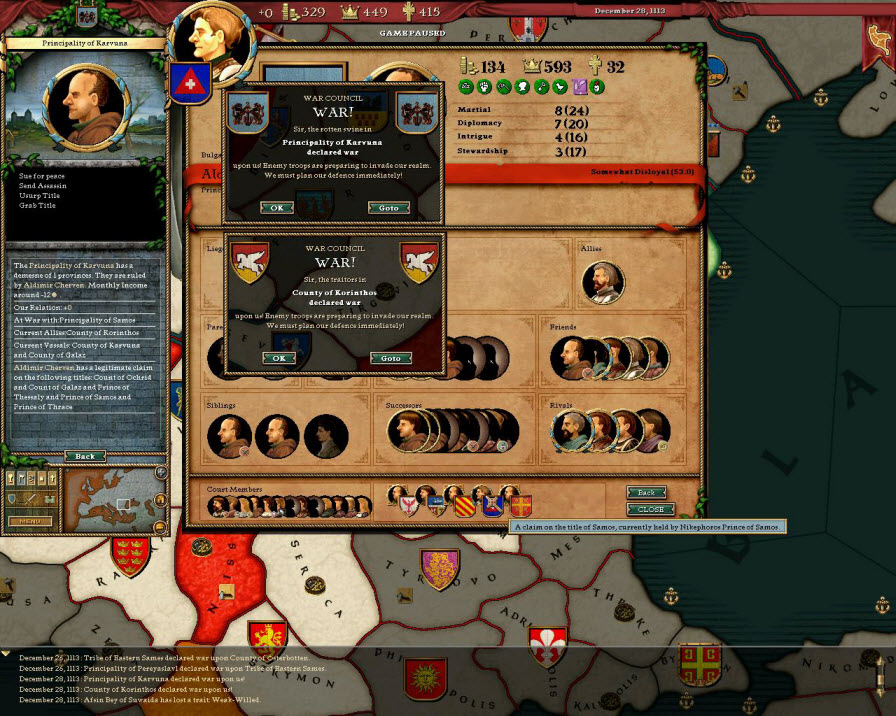Select first sibling portrait in Siblings box
The width and height of the screenshot is (896, 716).
pyautogui.click(x=229, y=435)
